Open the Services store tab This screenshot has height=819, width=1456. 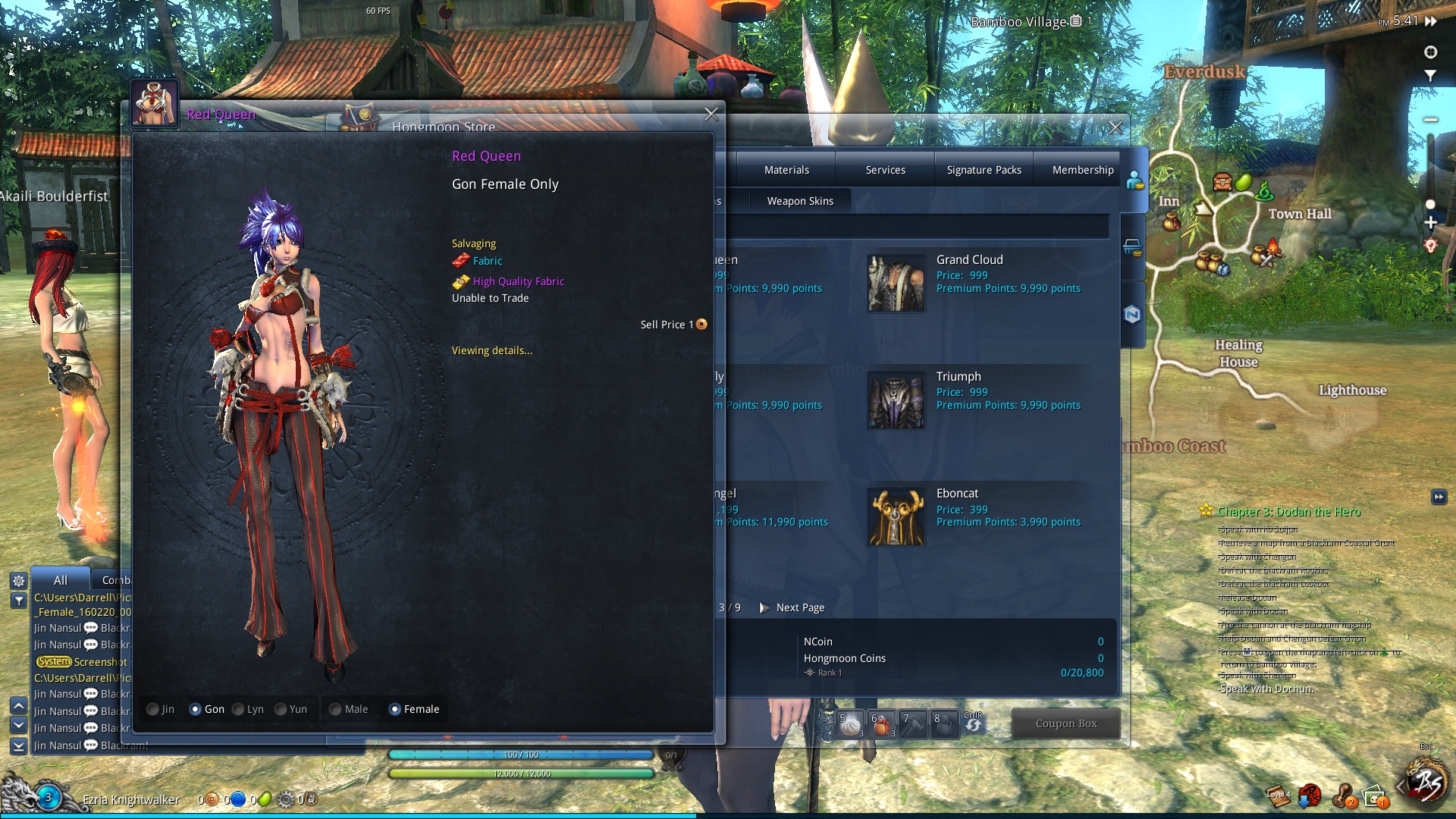pos(885,170)
